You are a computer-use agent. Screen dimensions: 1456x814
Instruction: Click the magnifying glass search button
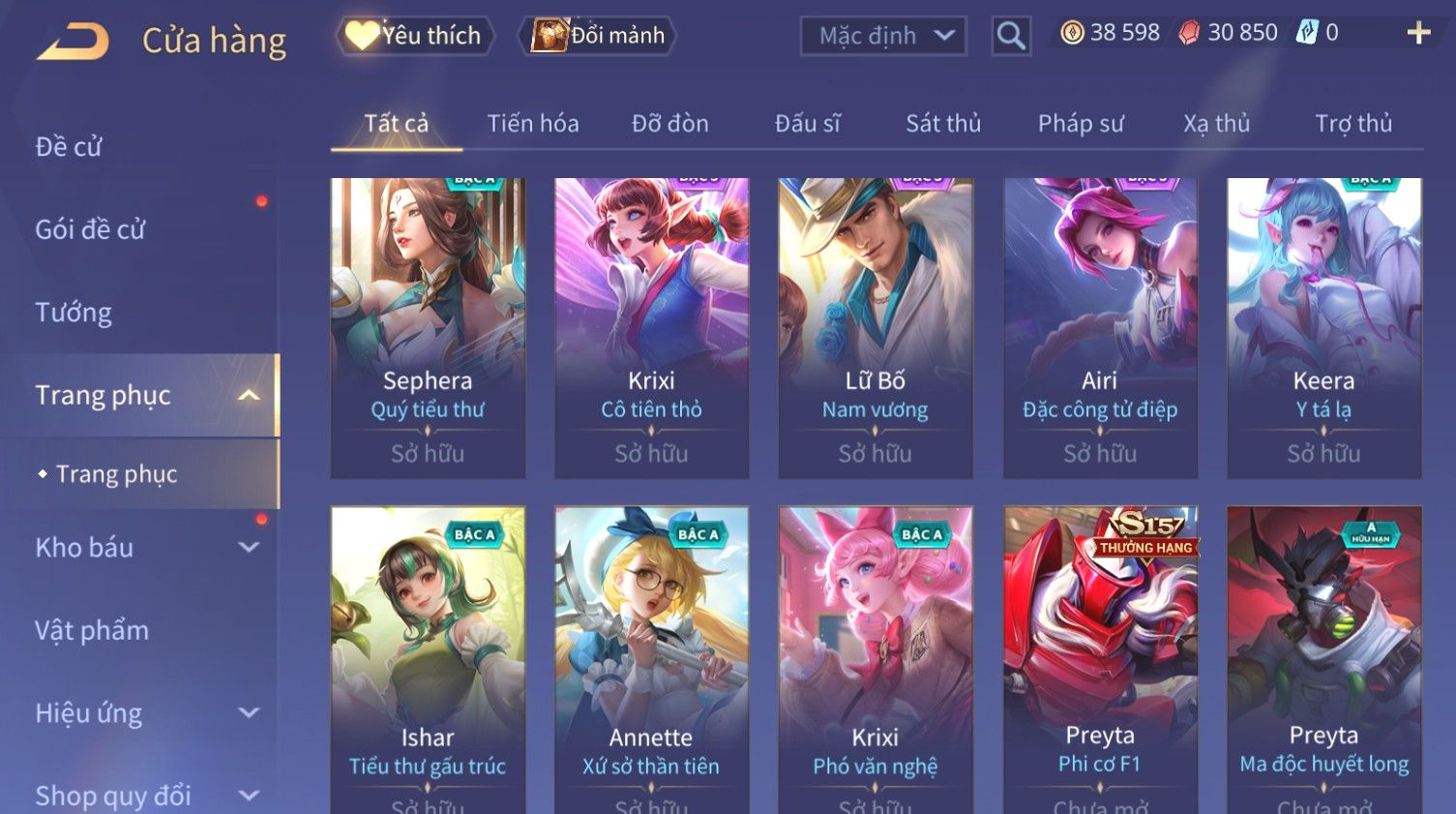pyautogui.click(x=1011, y=36)
